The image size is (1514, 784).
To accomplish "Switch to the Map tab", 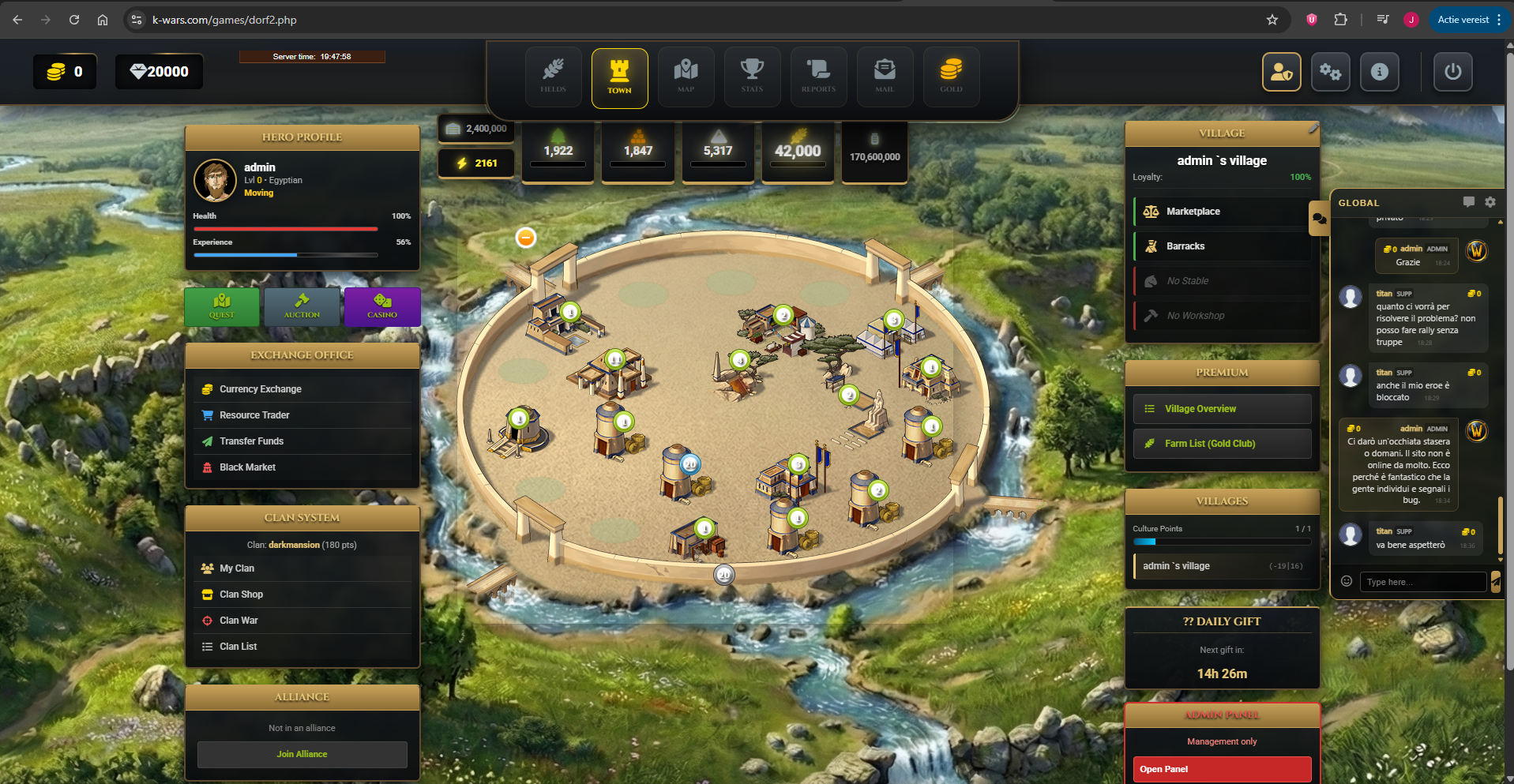I will (686, 77).
